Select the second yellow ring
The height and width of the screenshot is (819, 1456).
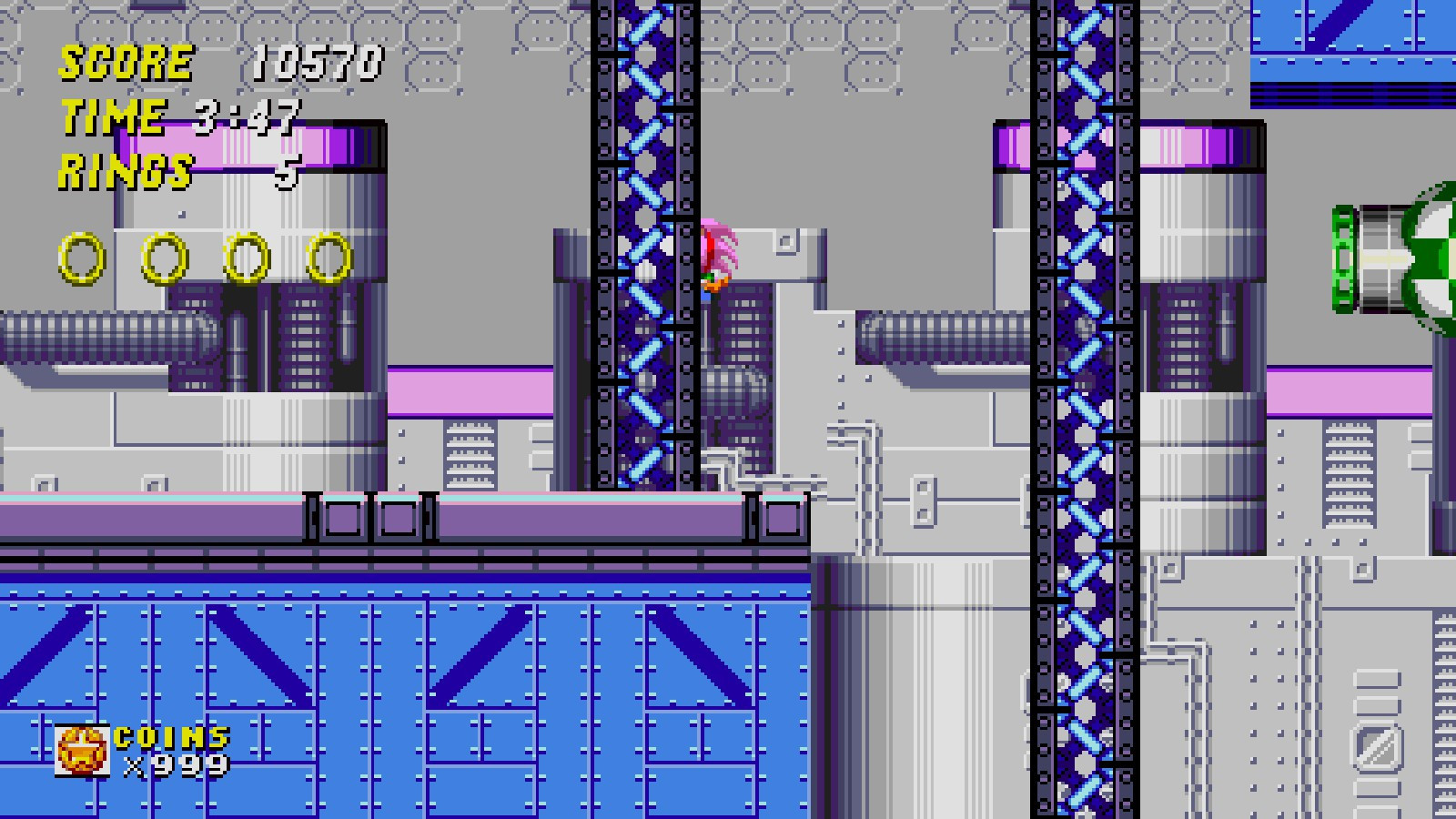tap(162, 258)
